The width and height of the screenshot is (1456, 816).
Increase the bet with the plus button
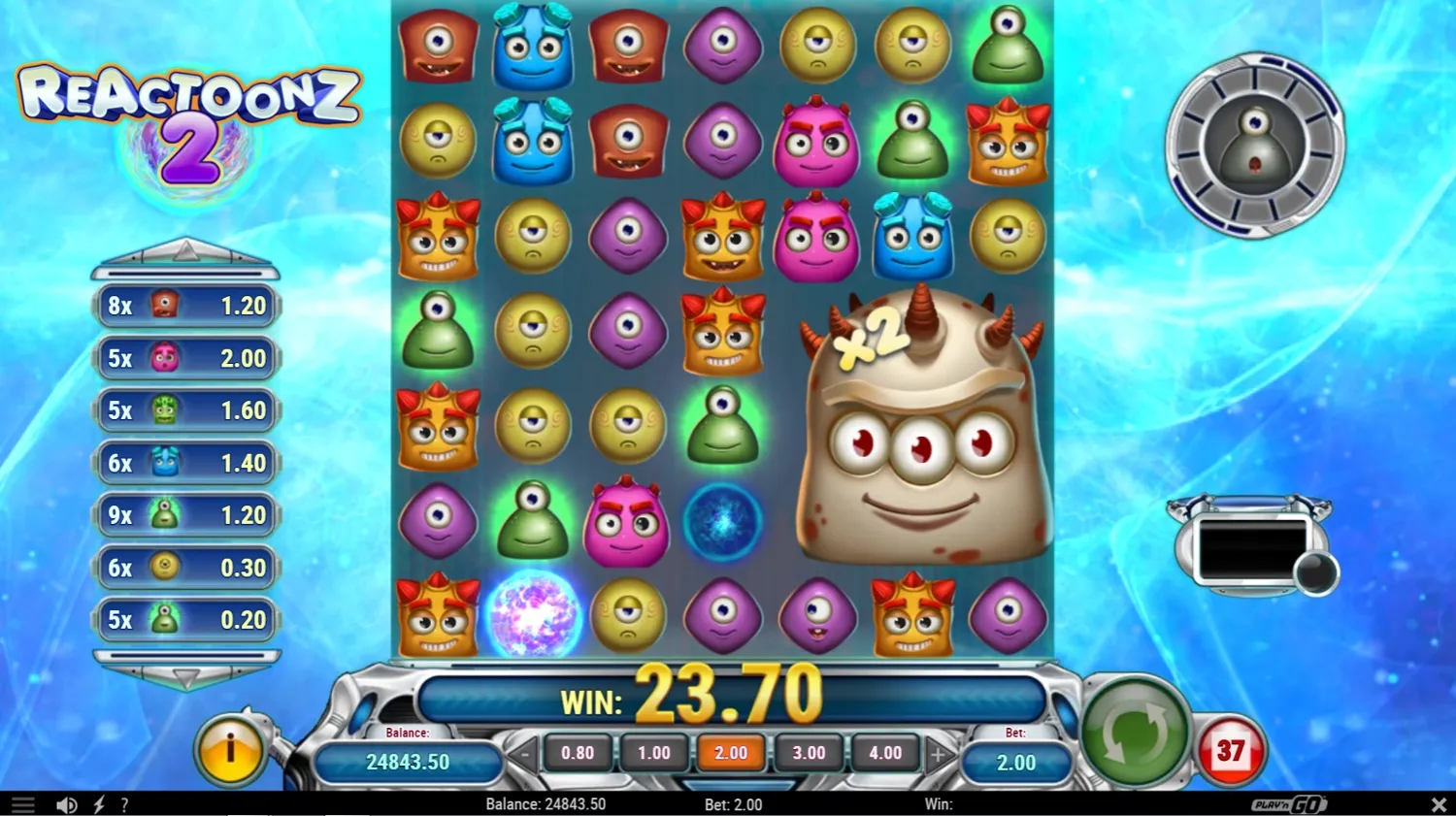tap(937, 752)
